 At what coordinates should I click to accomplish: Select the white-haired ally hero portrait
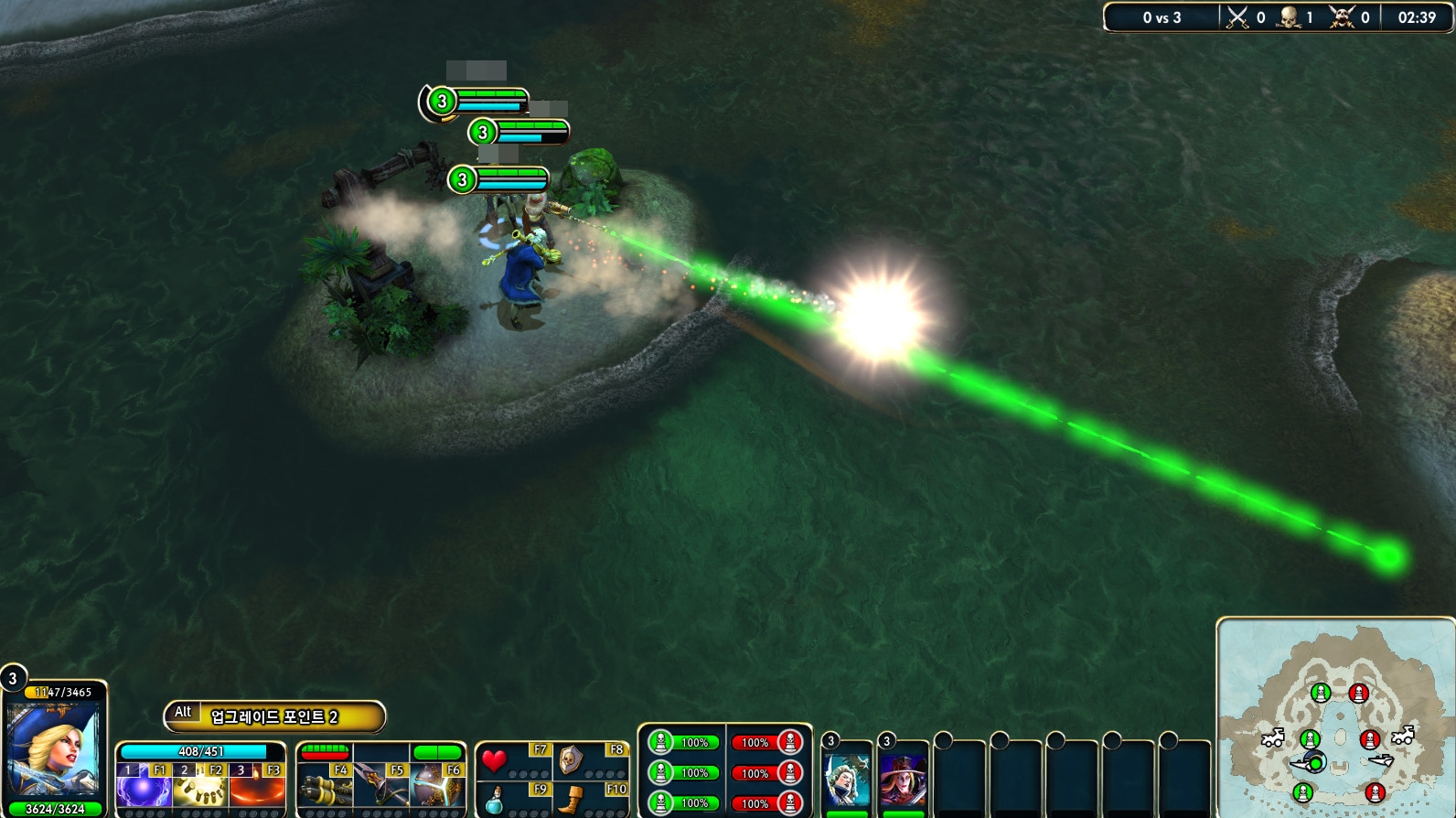tap(848, 779)
